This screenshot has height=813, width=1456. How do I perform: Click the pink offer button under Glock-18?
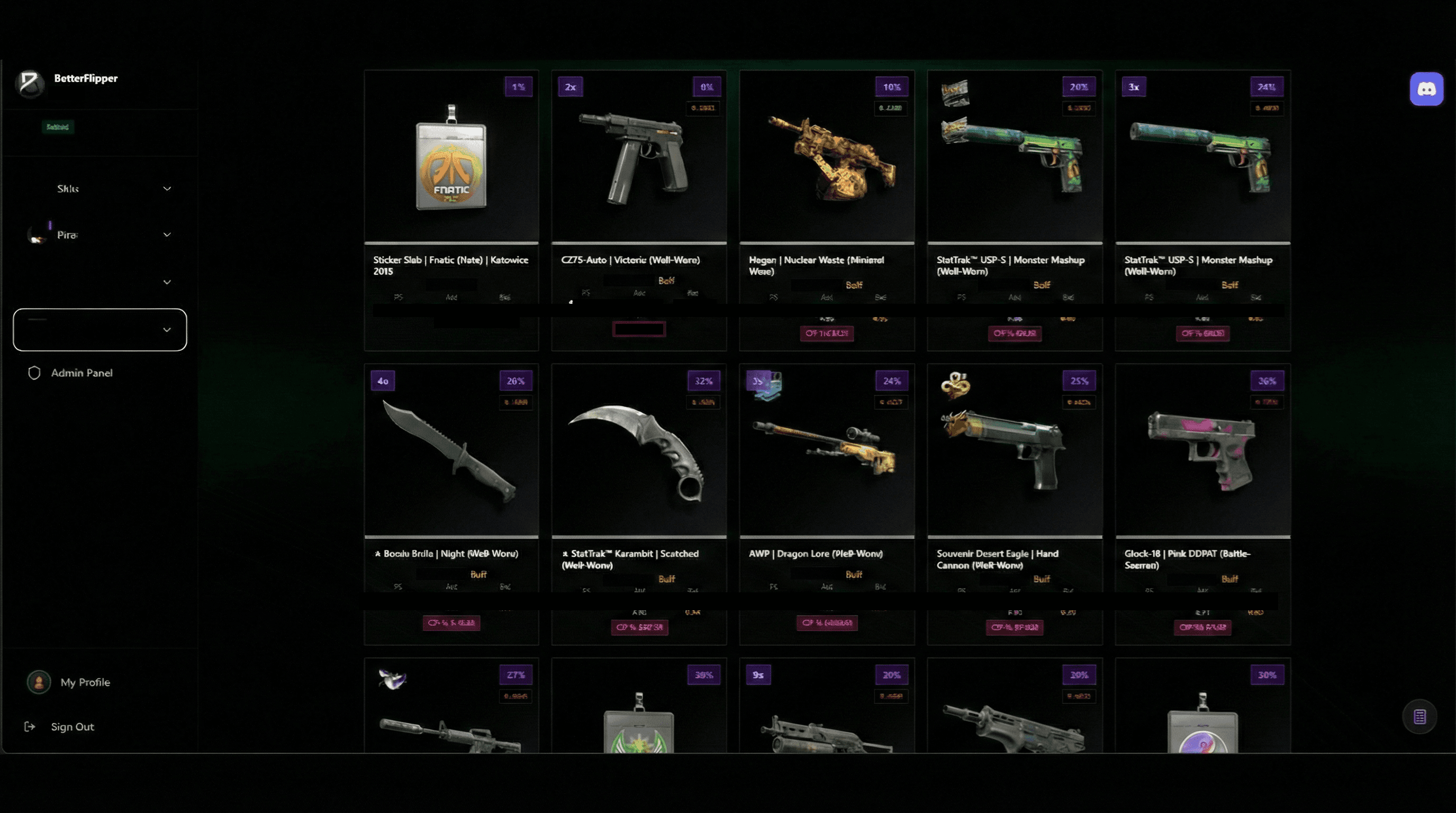(1202, 627)
